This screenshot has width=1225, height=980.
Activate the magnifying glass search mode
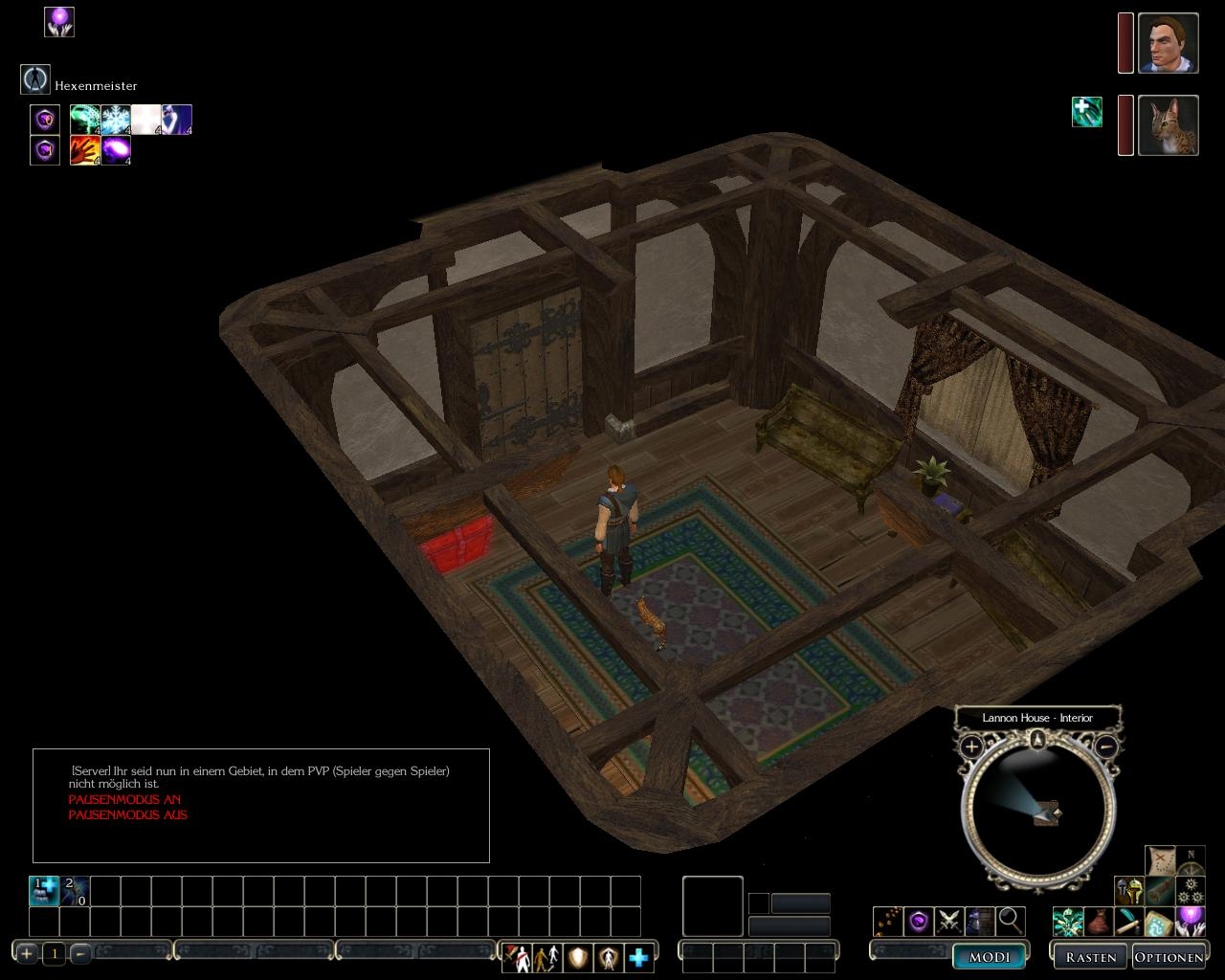[1010, 922]
